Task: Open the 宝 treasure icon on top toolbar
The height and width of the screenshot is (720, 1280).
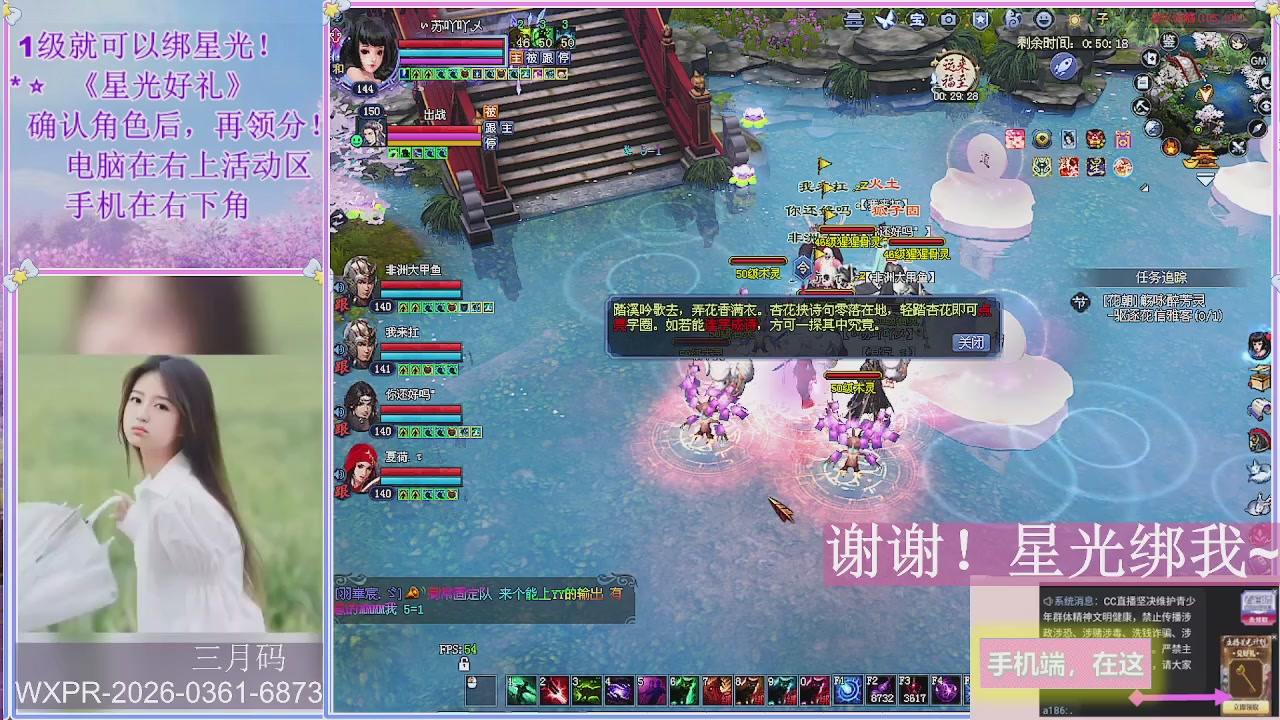Action: tap(916, 19)
